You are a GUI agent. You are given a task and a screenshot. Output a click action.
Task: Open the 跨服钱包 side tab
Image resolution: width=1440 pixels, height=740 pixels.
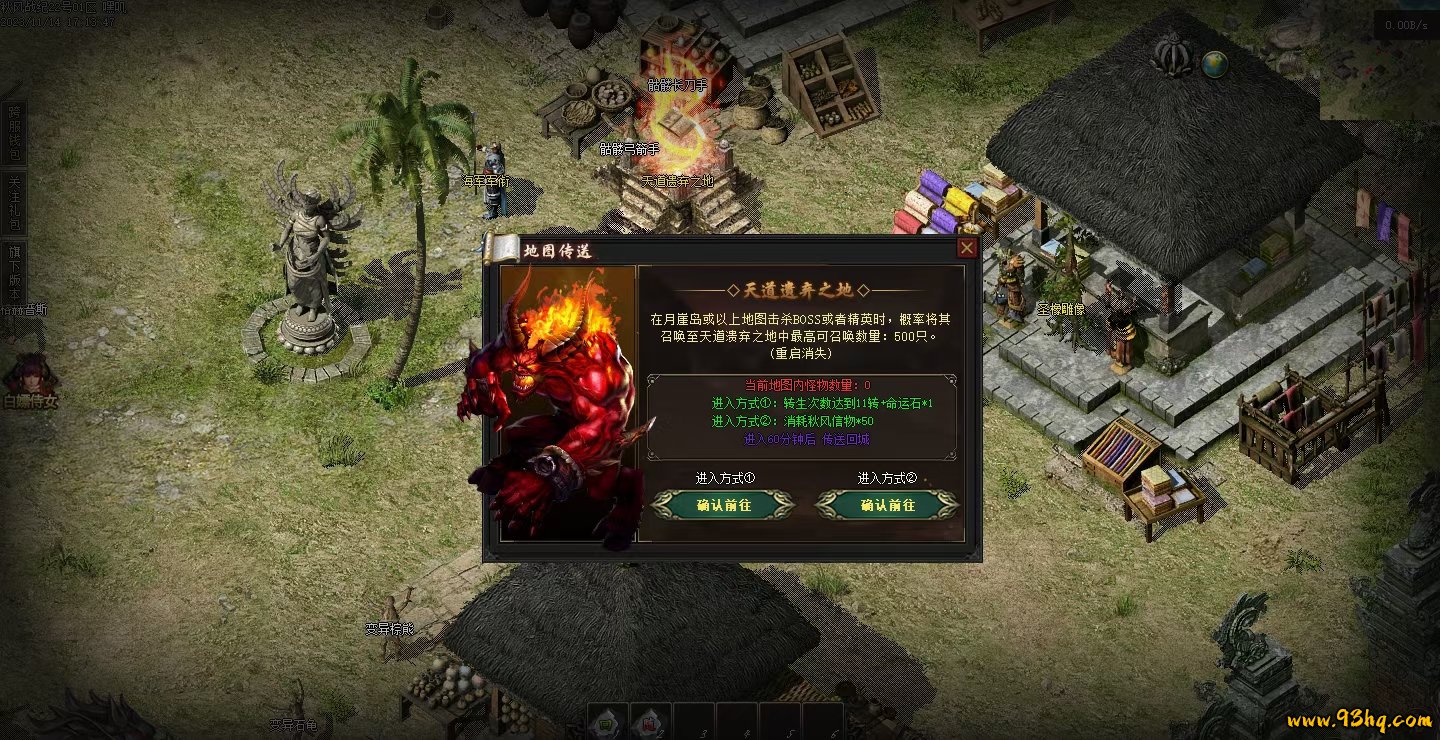(x=14, y=134)
